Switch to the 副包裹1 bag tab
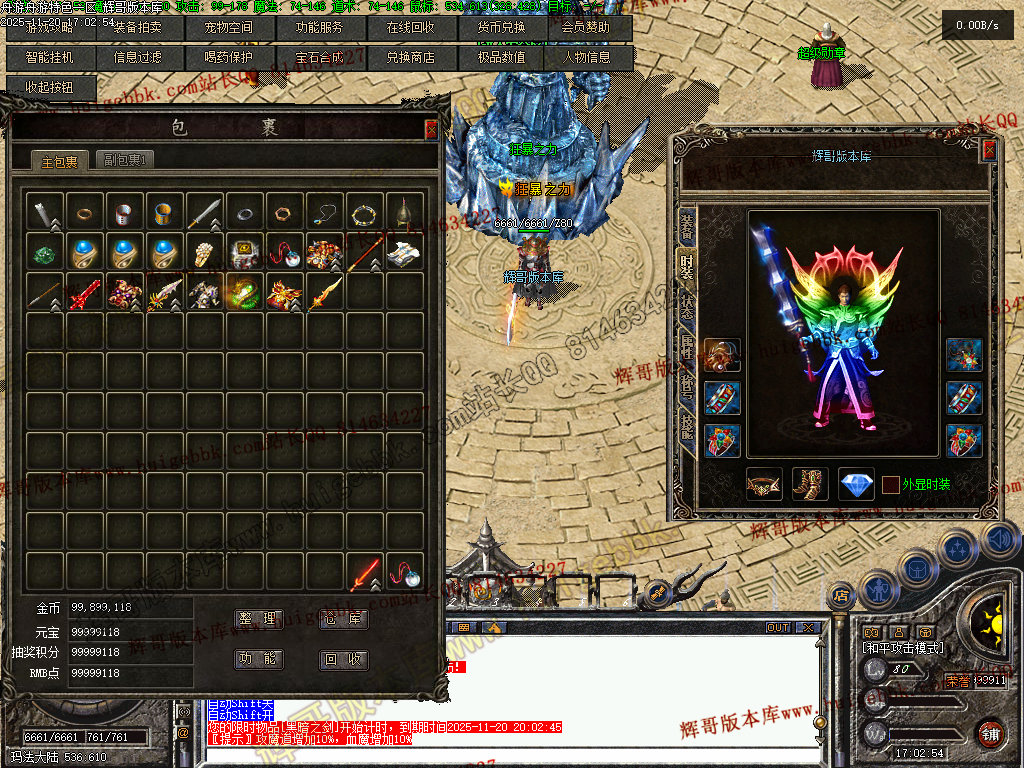This screenshot has height=768, width=1024. 126,160
